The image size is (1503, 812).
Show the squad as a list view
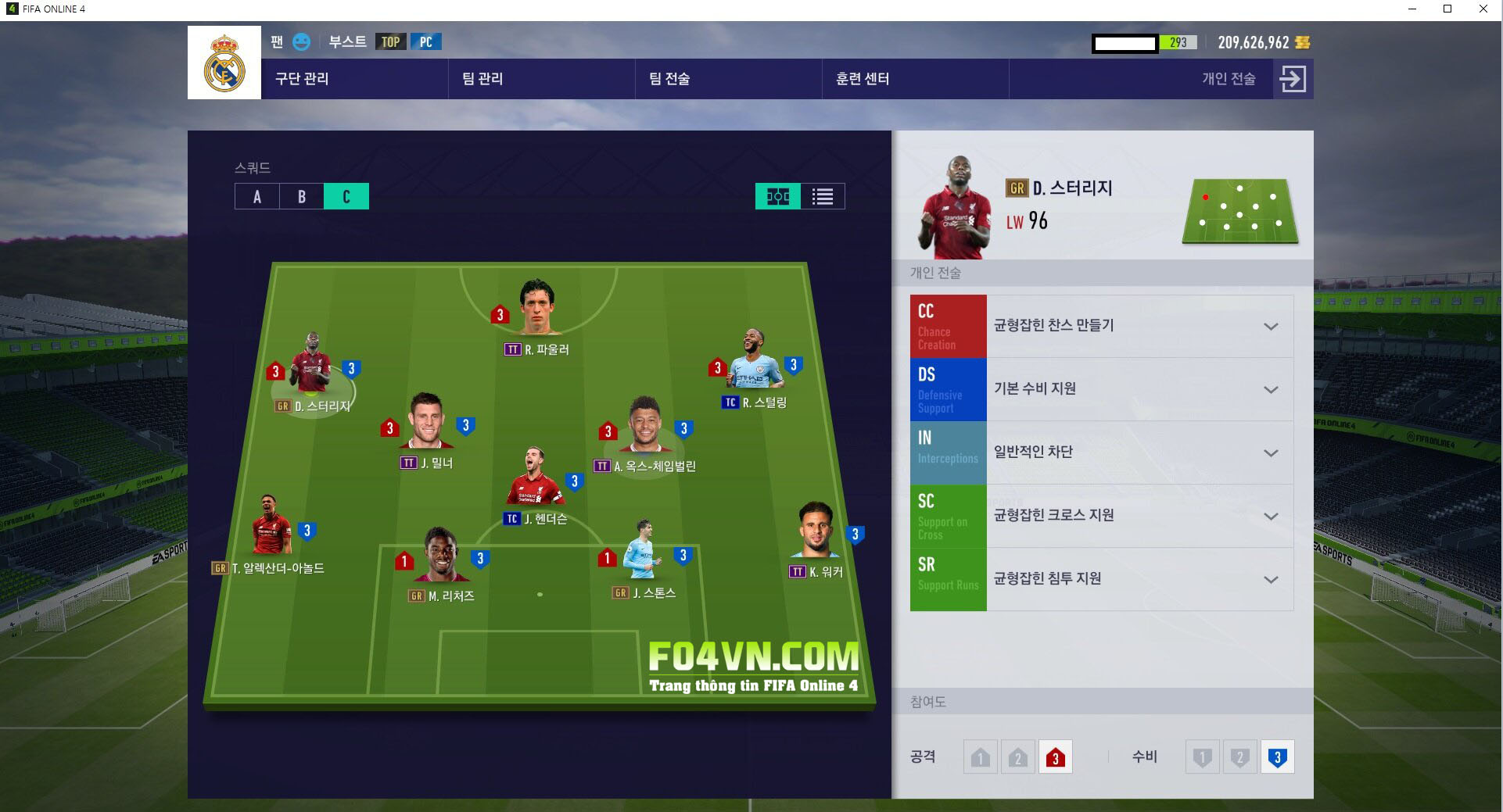click(x=823, y=196)
